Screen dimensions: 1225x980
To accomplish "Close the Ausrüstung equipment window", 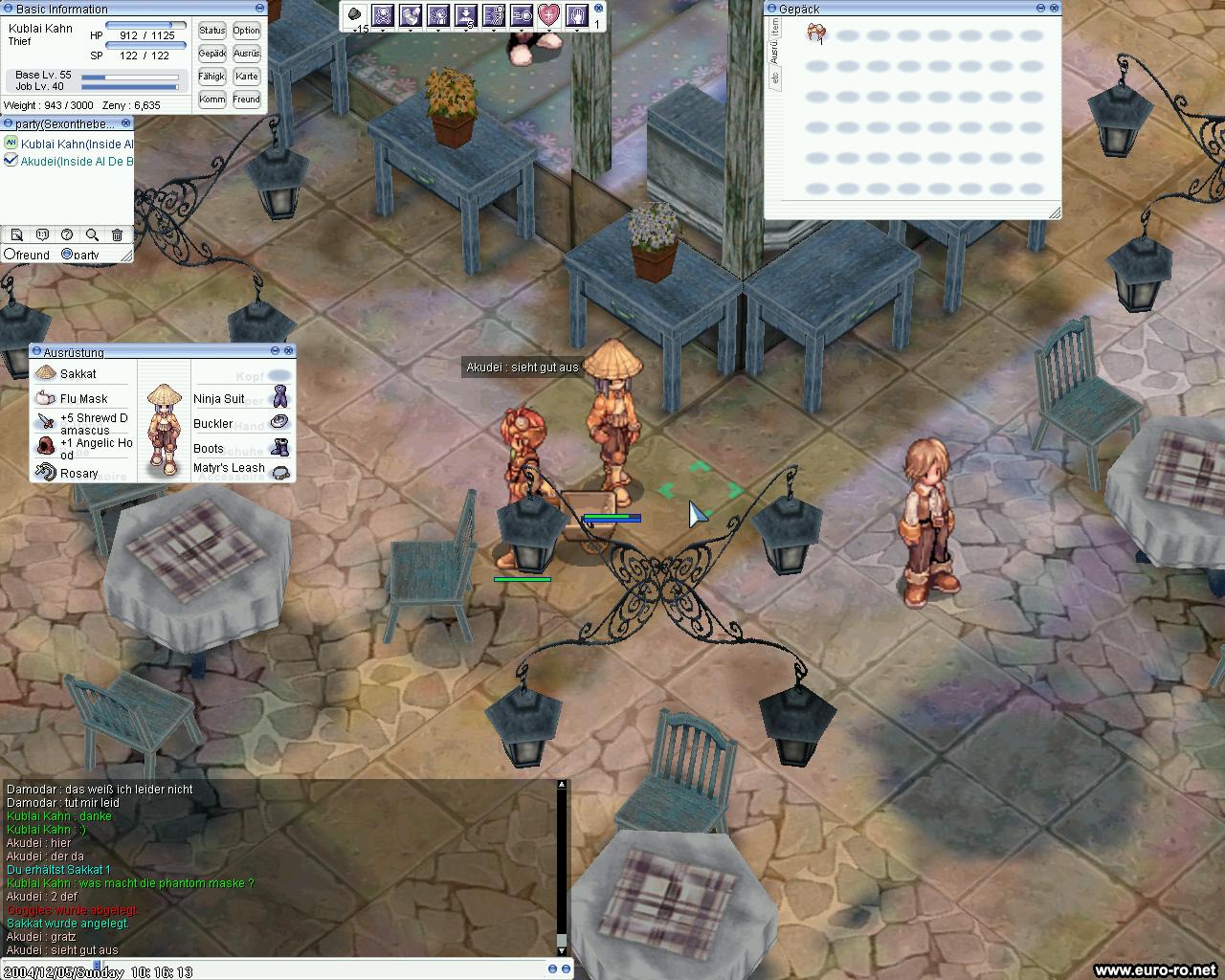I will point(289,351).
